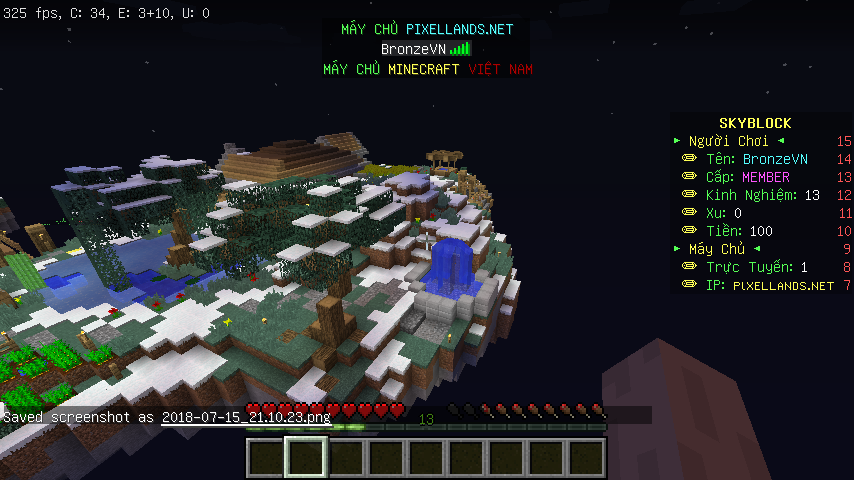Image resolution: width=854 pixels, height=480 pixels.
Task: Select the highlighted hotbar slot
Action: pos(305,459)
